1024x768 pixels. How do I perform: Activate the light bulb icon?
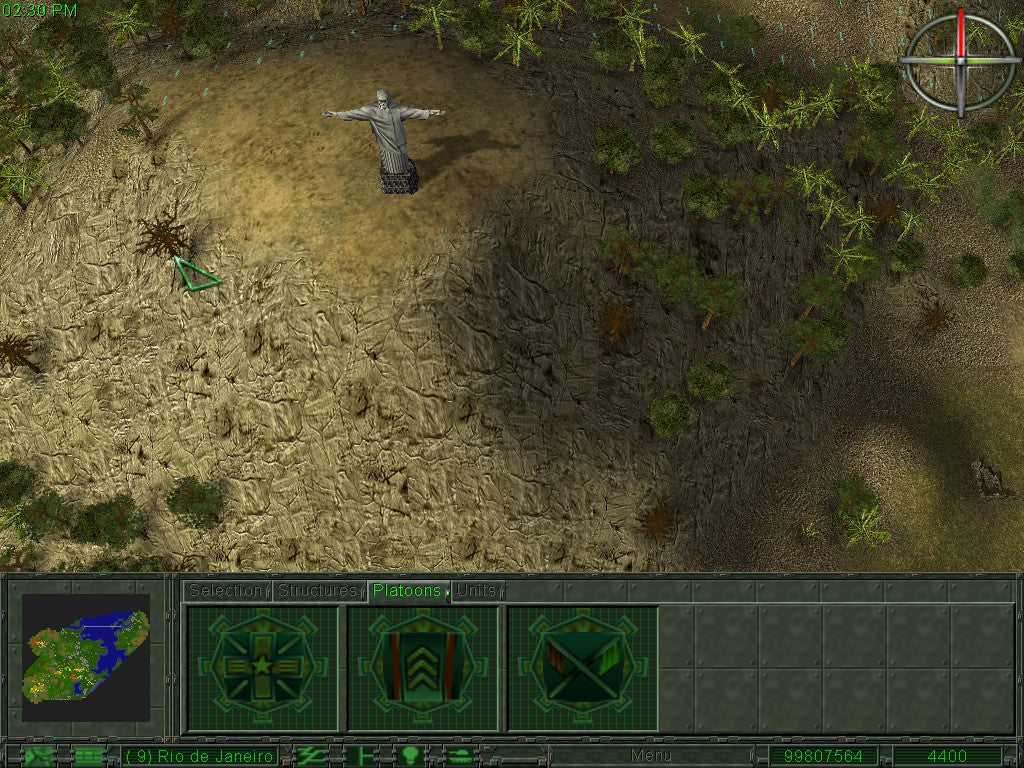click(x=410, y=756)
